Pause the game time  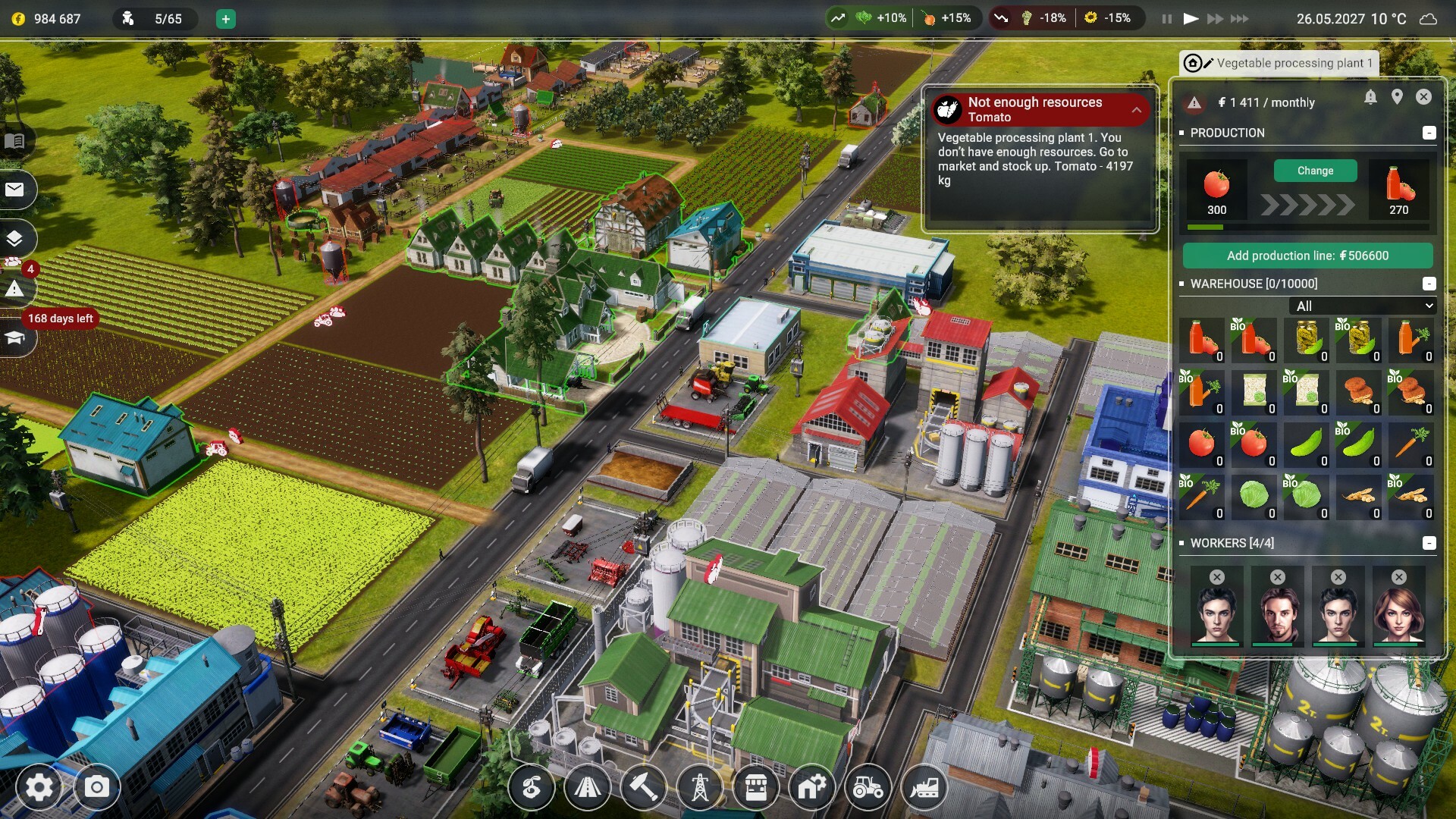tap(1166, 19)
